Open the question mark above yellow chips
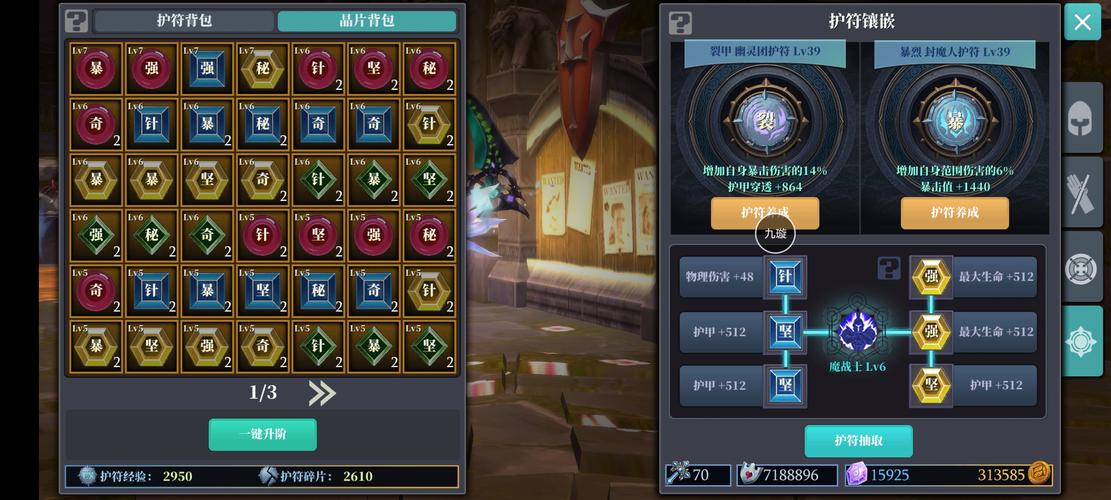The height and width of the screenshot is (500, 1111). point(889,267)
